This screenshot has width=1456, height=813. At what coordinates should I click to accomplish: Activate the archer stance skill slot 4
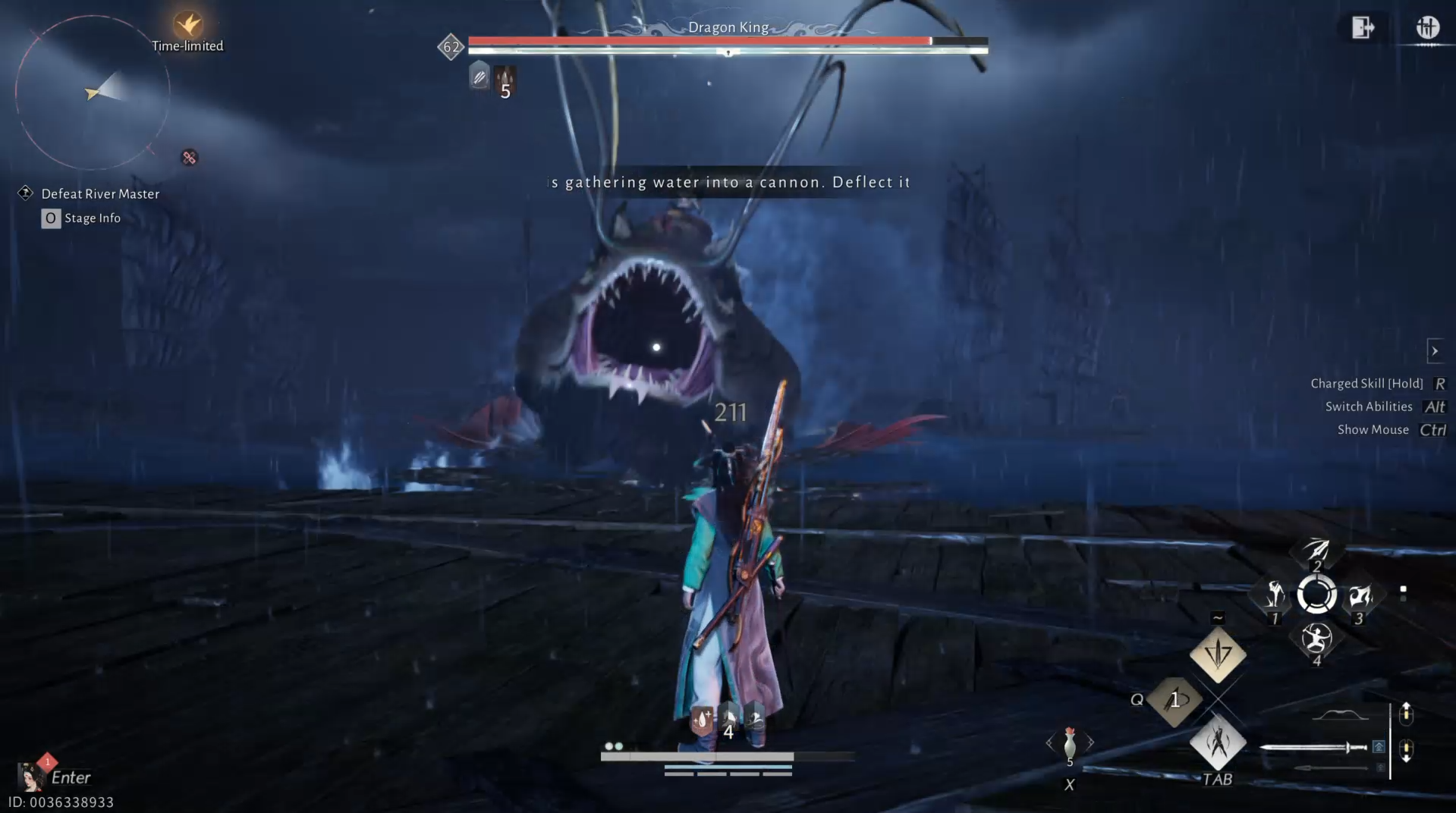click(x=1316, y=639)
